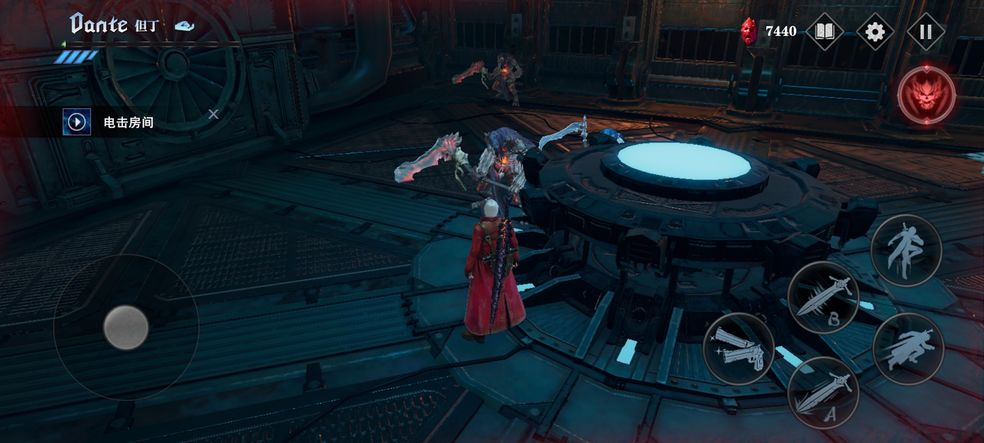The image size is (984, 443).
Task: Fire the dual pistols button
Action: point(739,347)
